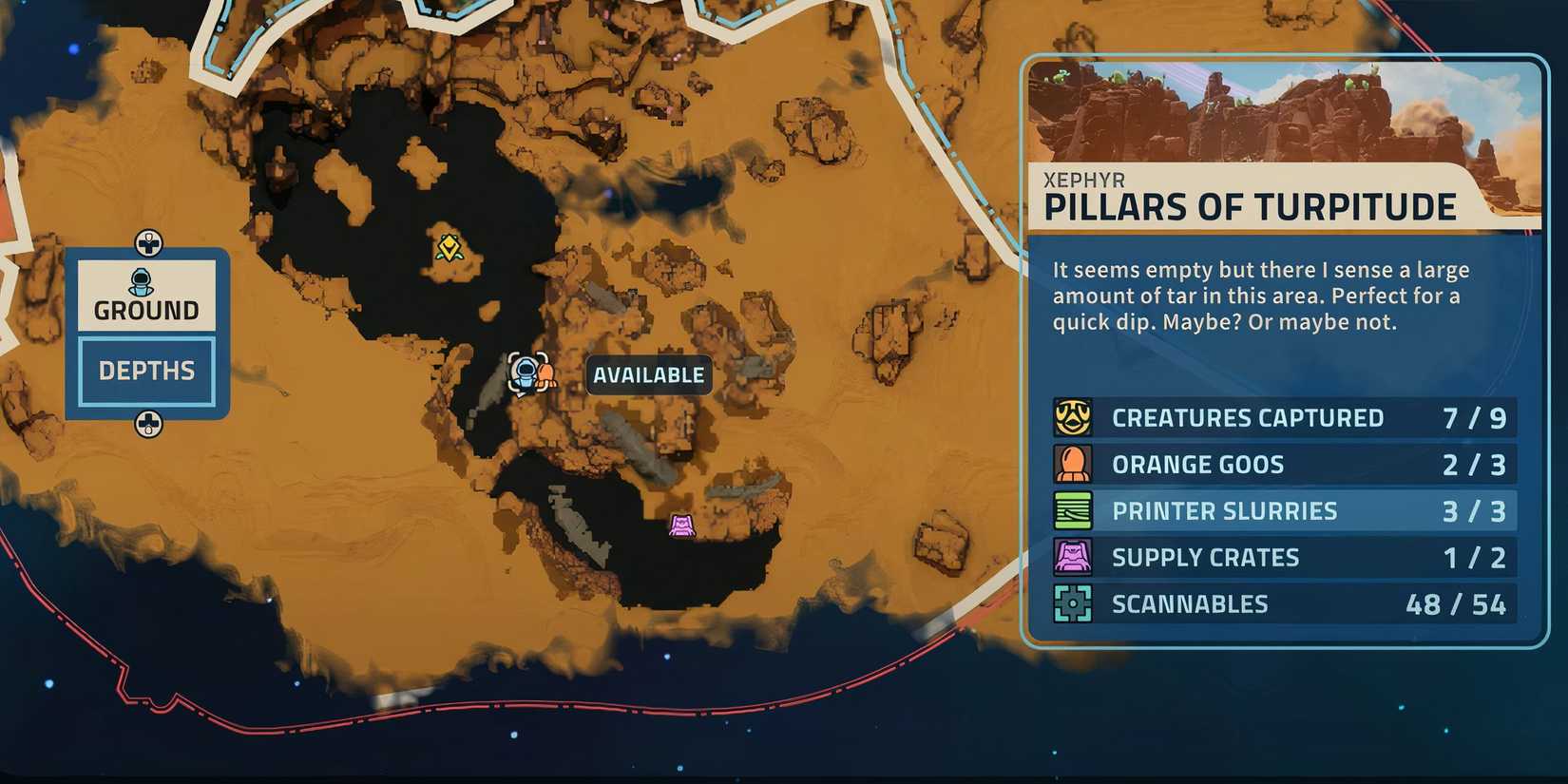Click the creatures captured mask icon
The height and width of the screenshot is (784, 1568).
[1074, 417]
